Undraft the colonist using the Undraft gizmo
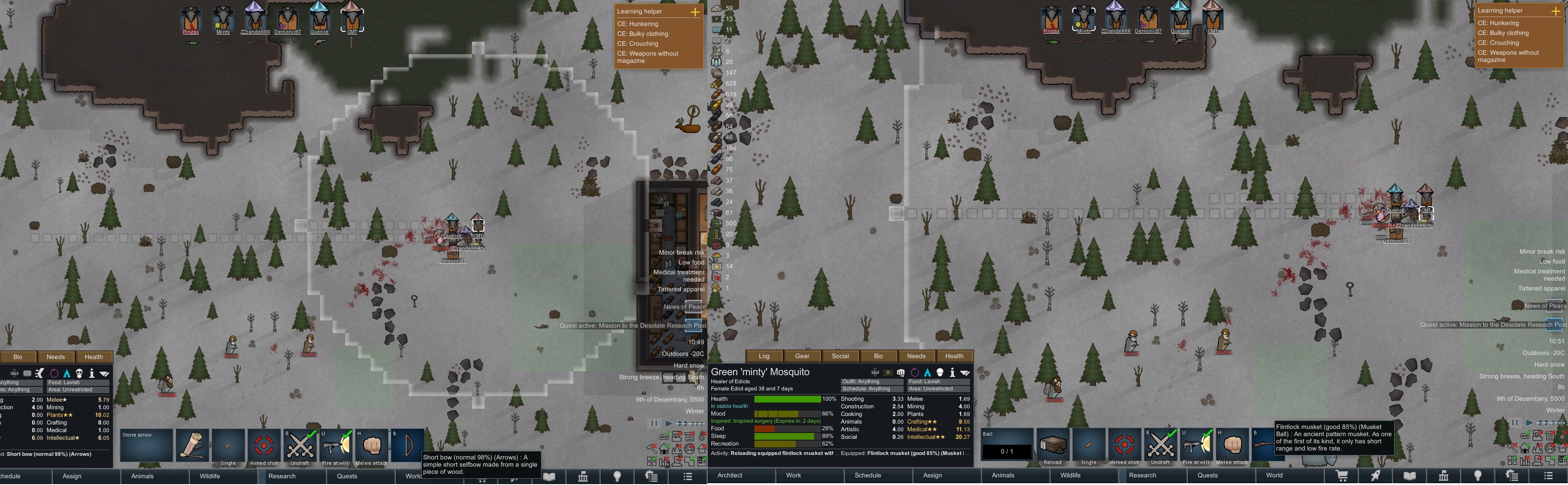 coord(1162,445)
